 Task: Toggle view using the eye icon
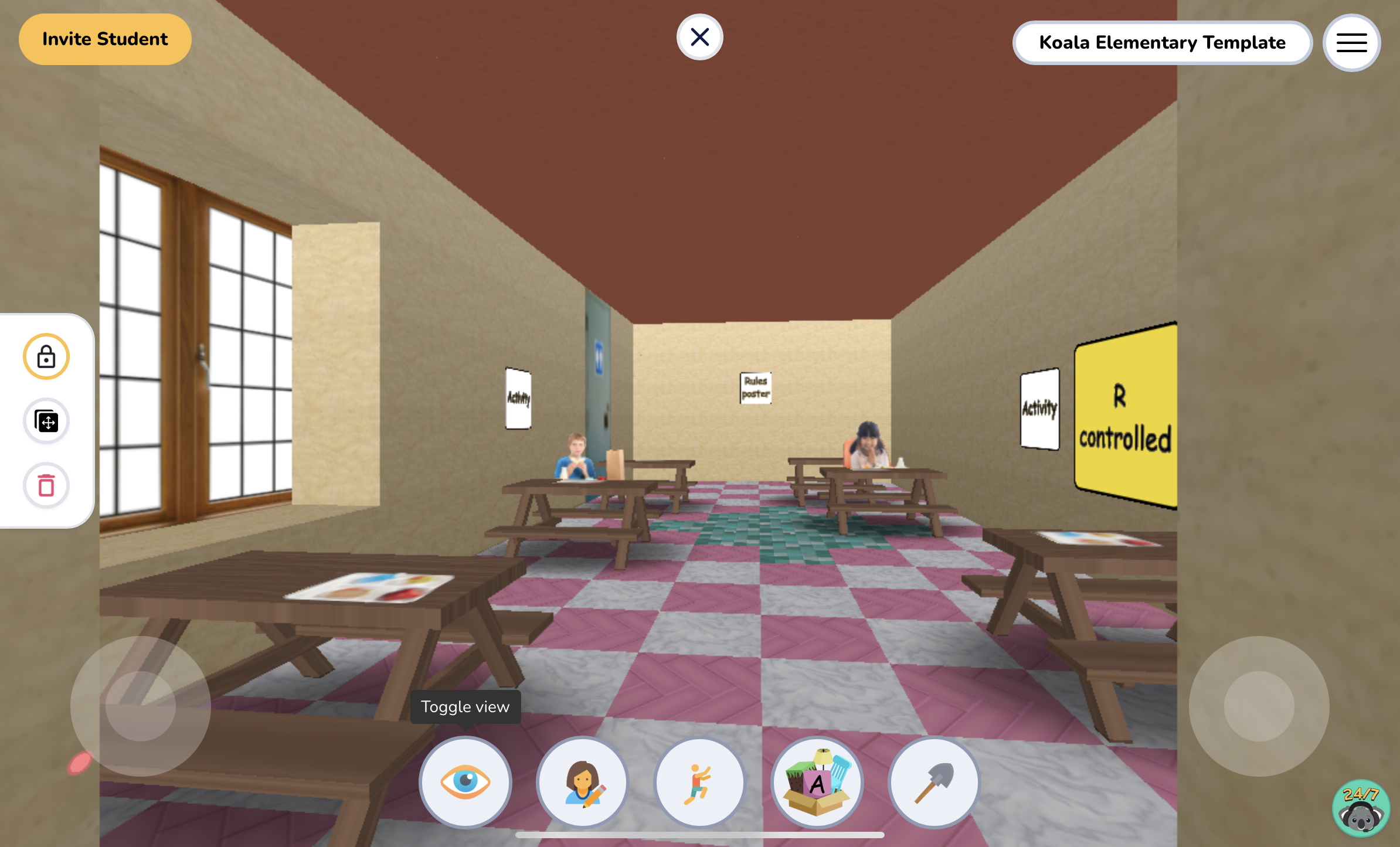(x=465, y=782)
